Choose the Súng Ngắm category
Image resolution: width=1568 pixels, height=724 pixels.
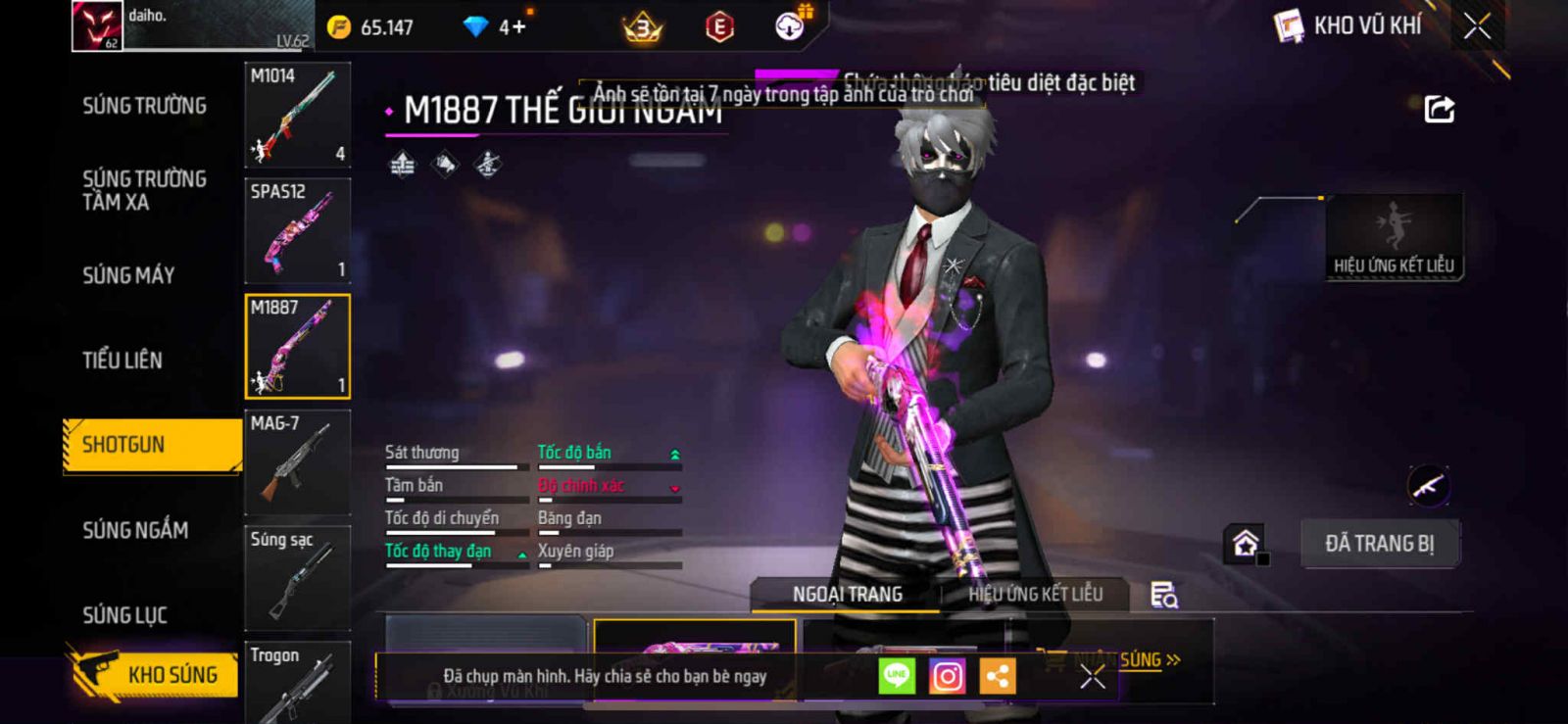pos(135,530)
